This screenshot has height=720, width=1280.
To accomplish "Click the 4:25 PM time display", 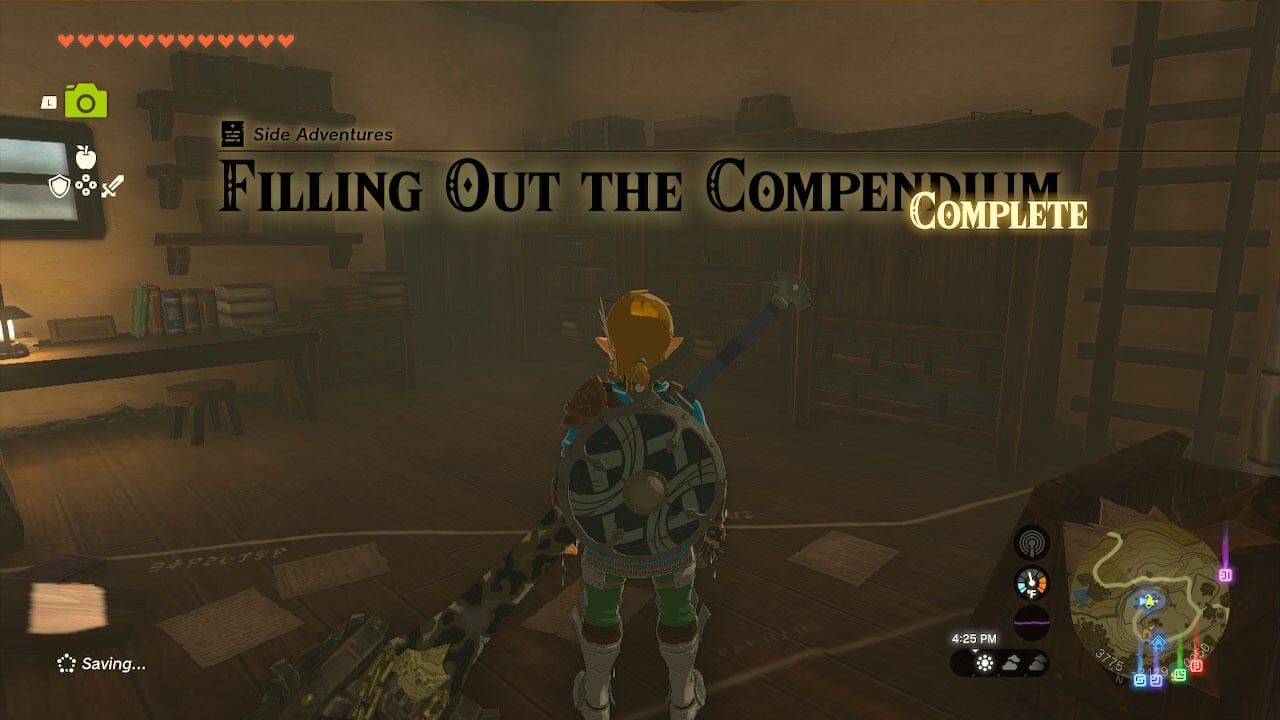I will tap(976, 639).
